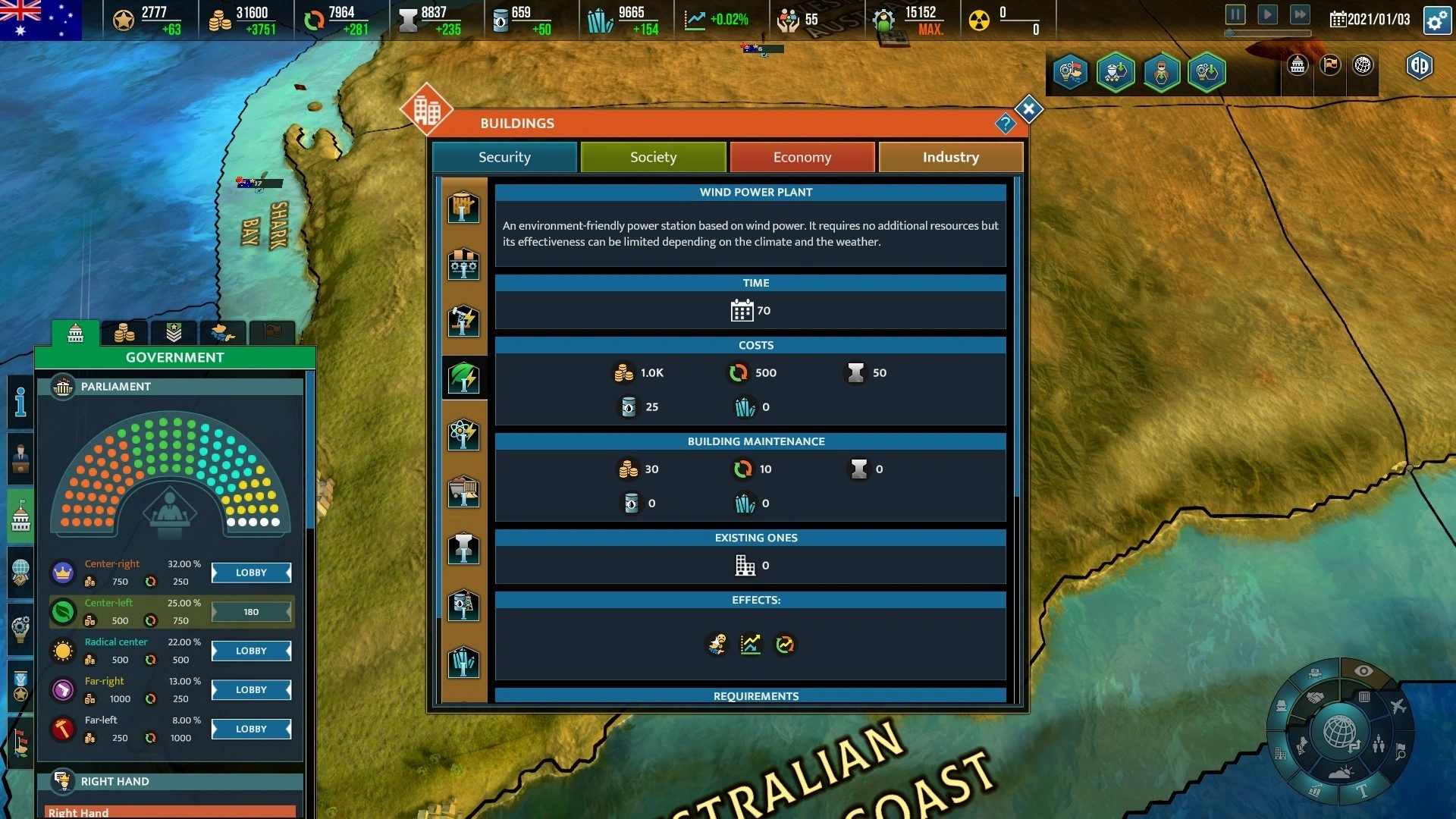Lobby the Far-left party
1456x819 pixels.
click(251, 729)
